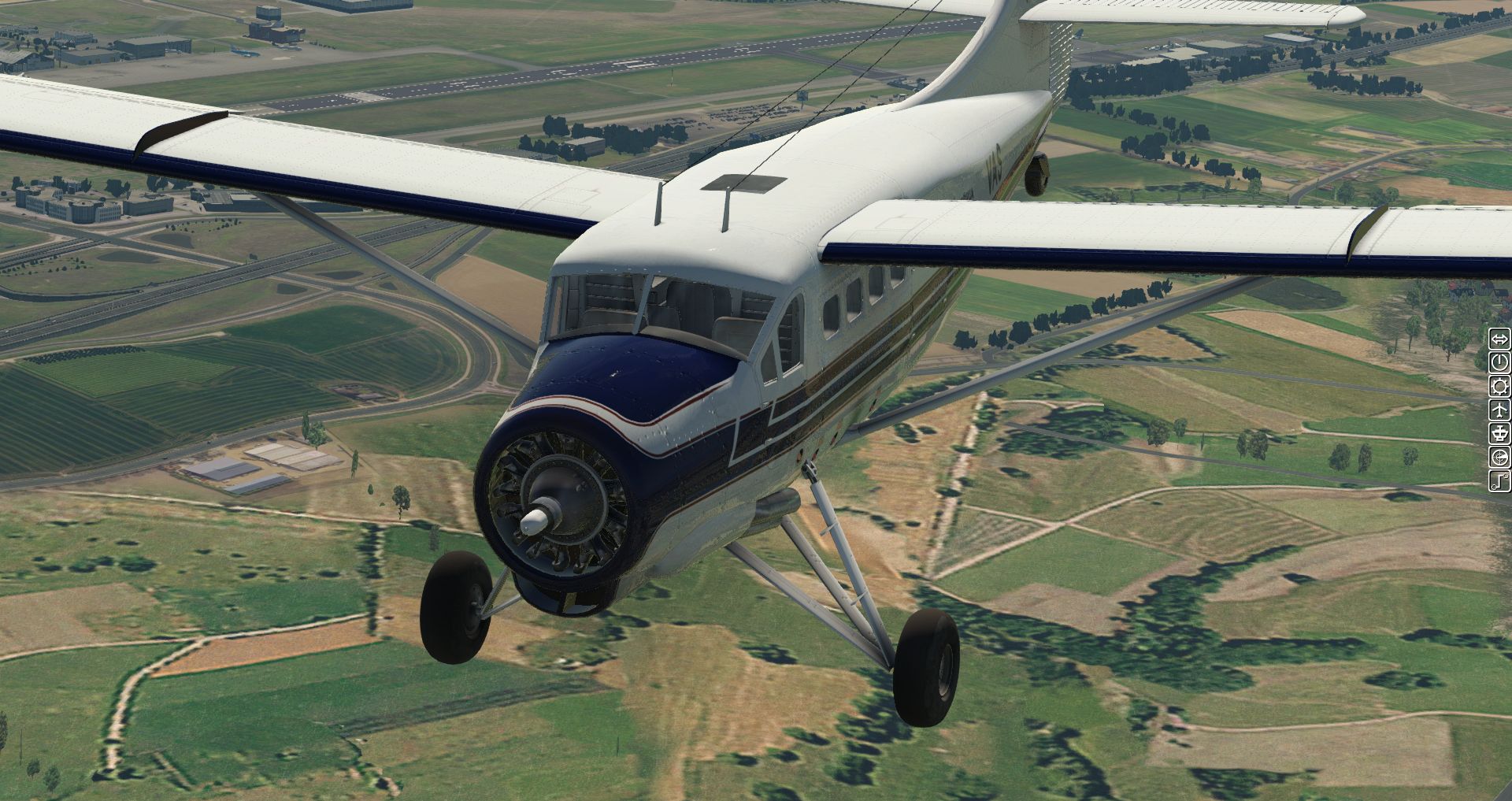1512x801 pixels.
Task: Open the control tower icon
Action: point(1499,433)
